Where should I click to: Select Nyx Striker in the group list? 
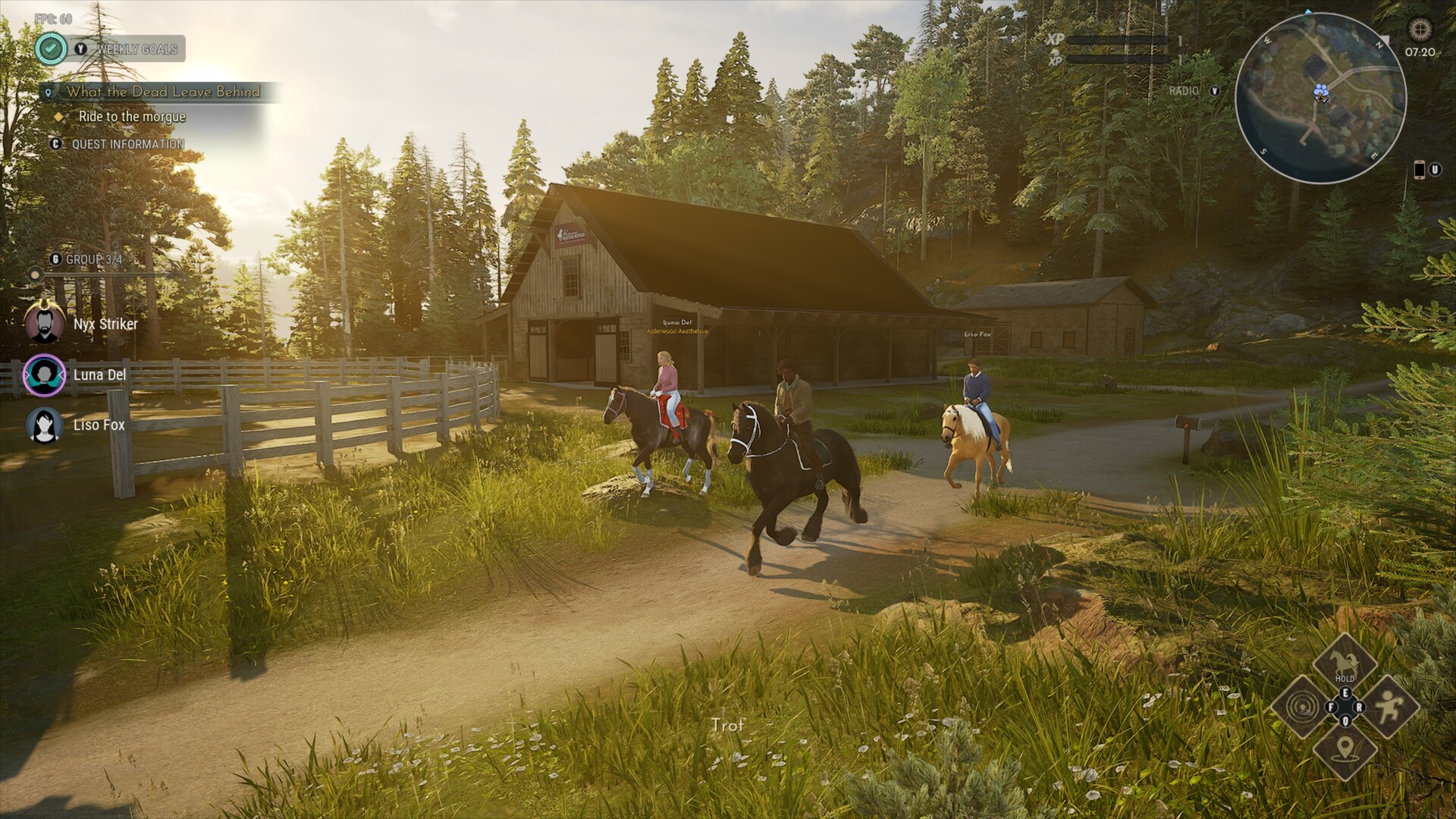[105, 324]
